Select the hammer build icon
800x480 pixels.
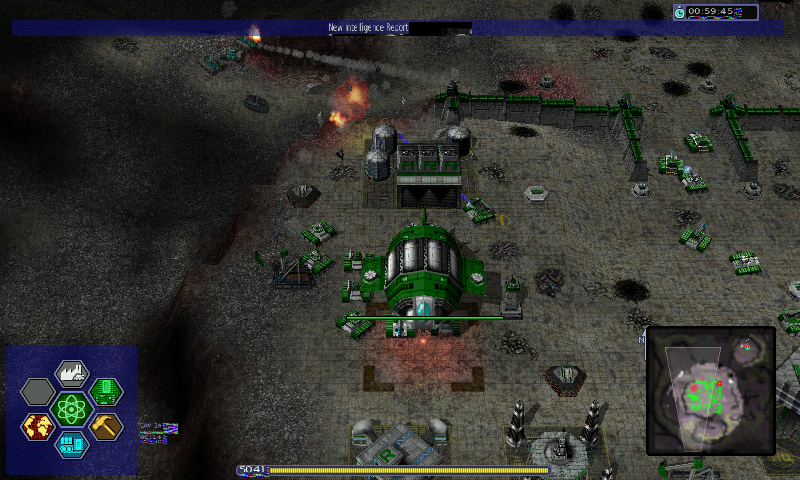pos(105,426)
